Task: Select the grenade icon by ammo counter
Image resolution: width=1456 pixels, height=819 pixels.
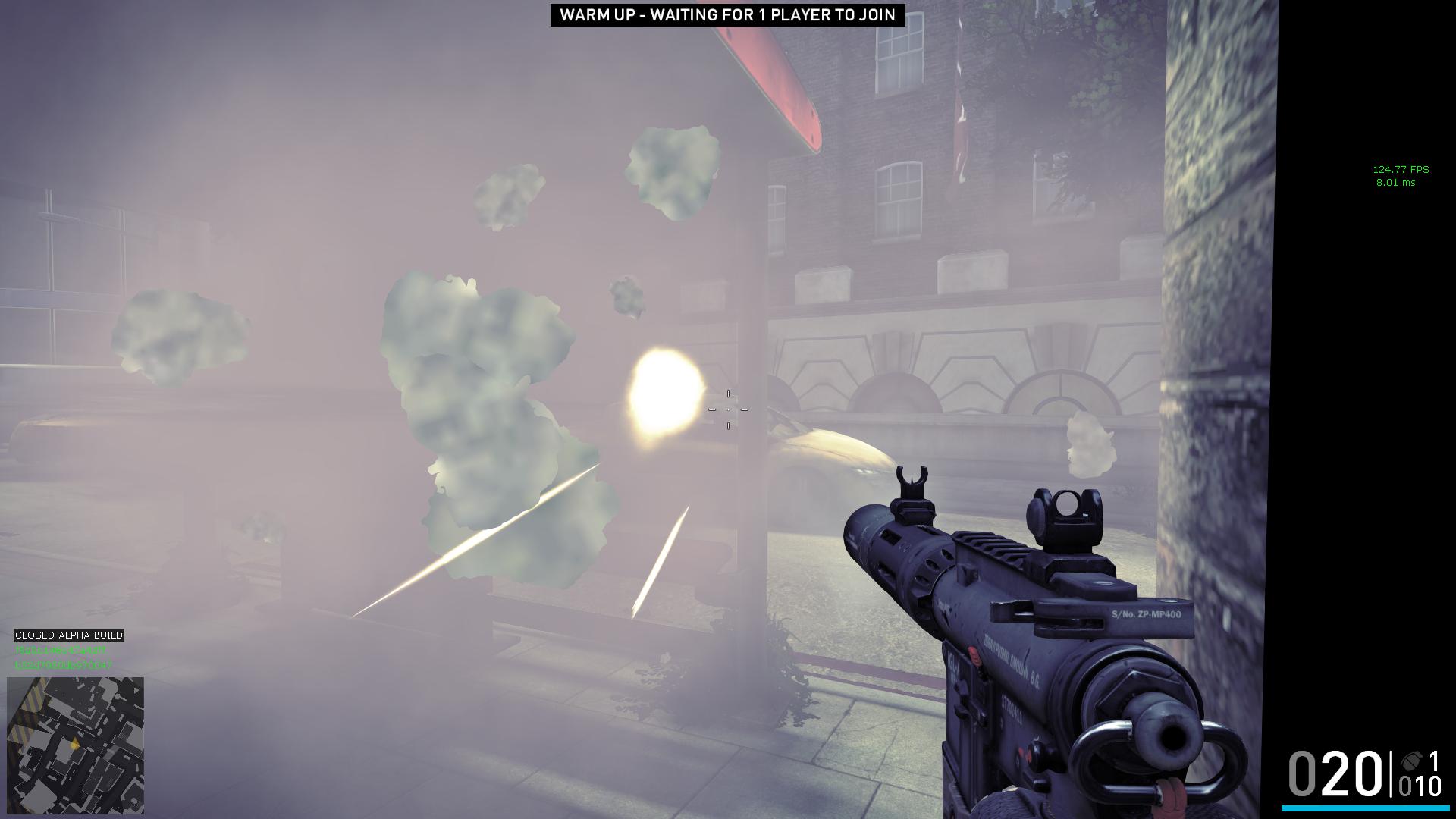Action: (1412, 761)
